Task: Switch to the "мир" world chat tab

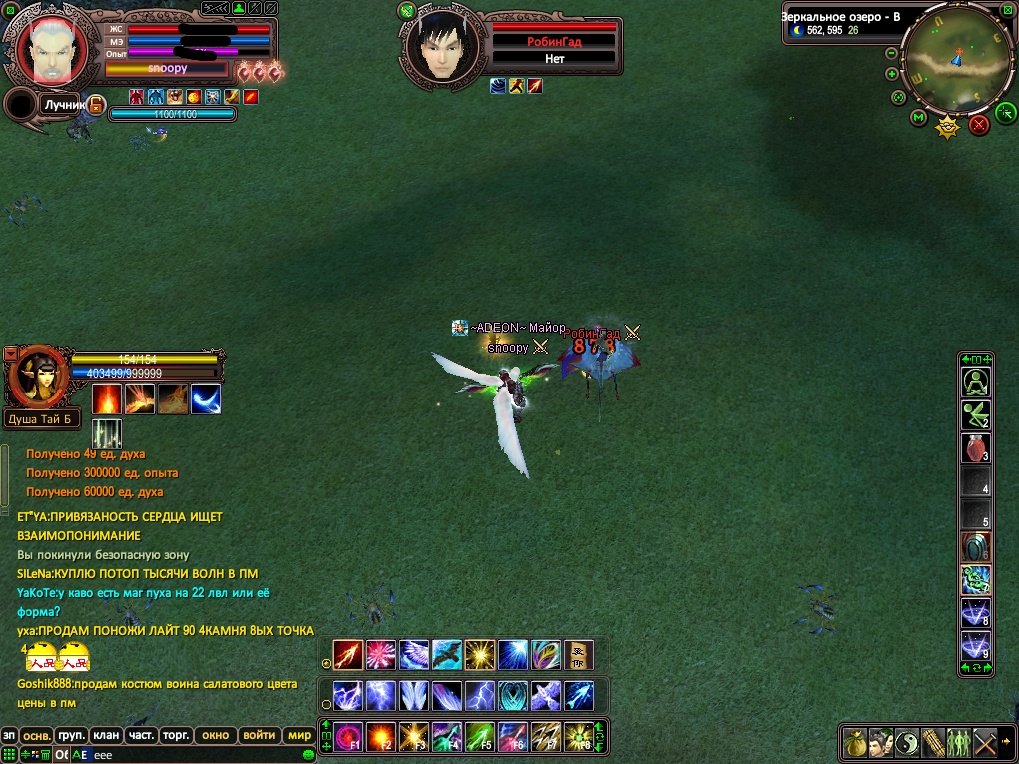Action: (x=299, y=735)
